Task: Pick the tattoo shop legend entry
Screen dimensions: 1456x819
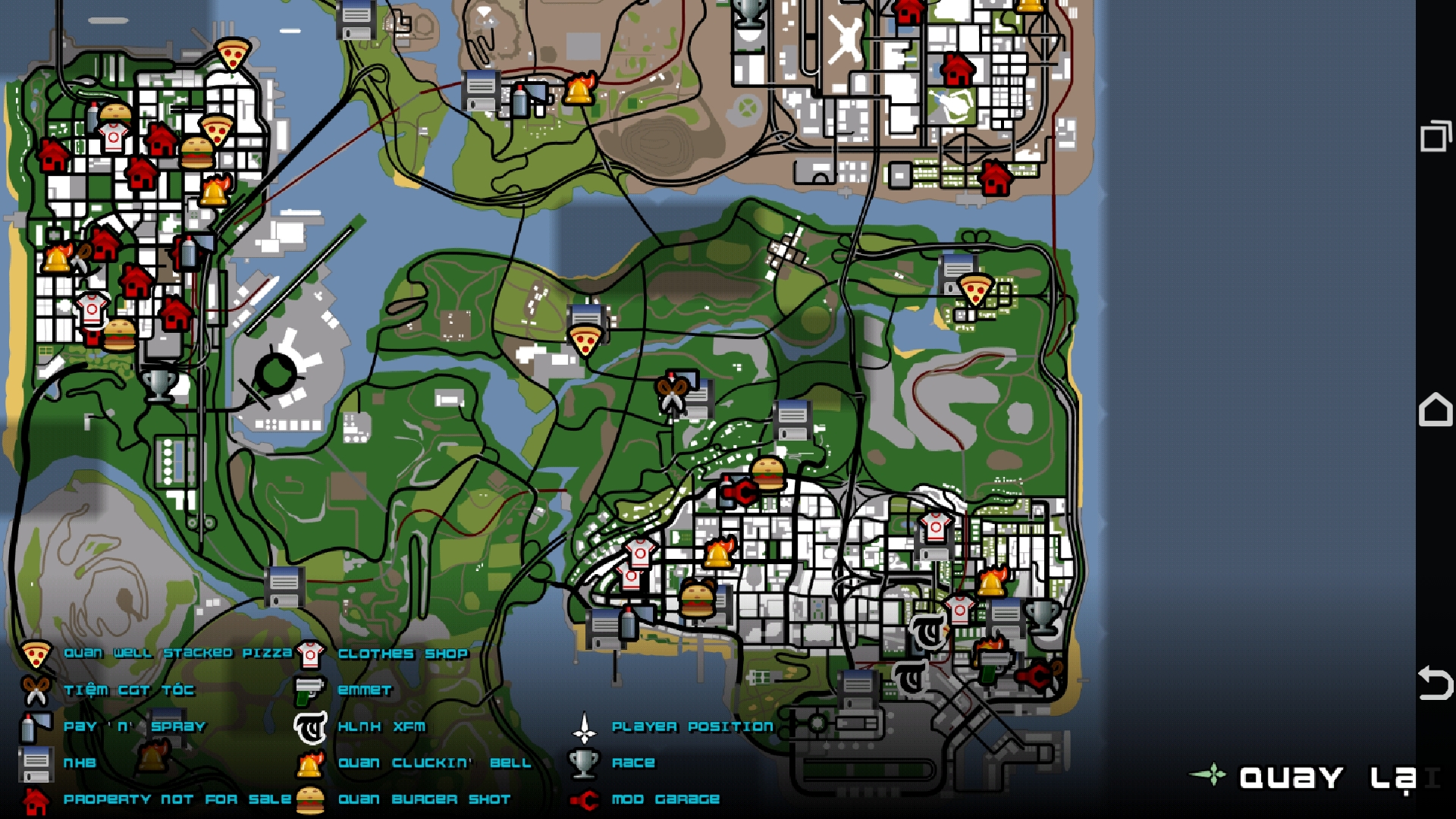Action: click(x=381, y=726)
